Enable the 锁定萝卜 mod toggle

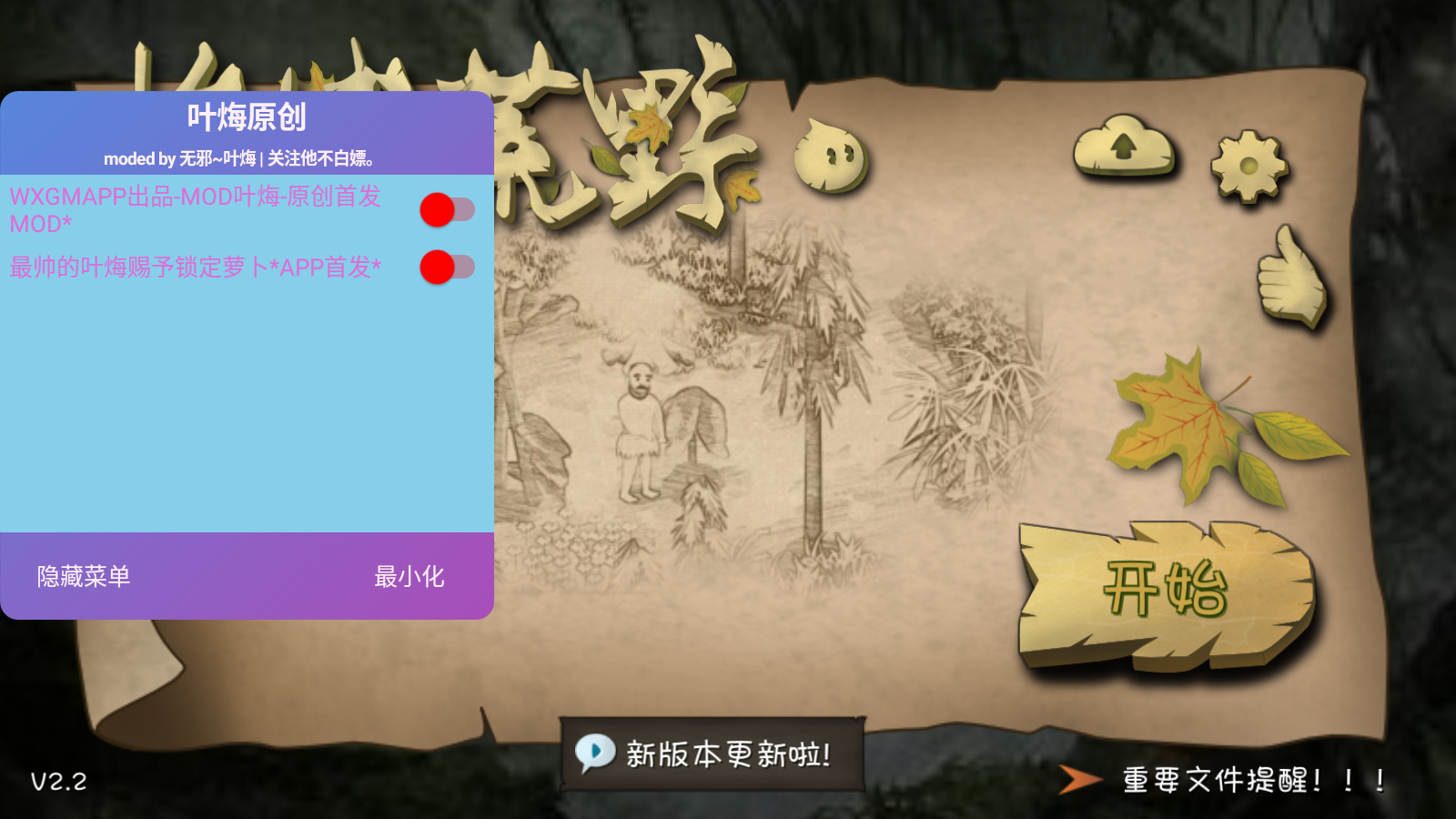point(447,267)
